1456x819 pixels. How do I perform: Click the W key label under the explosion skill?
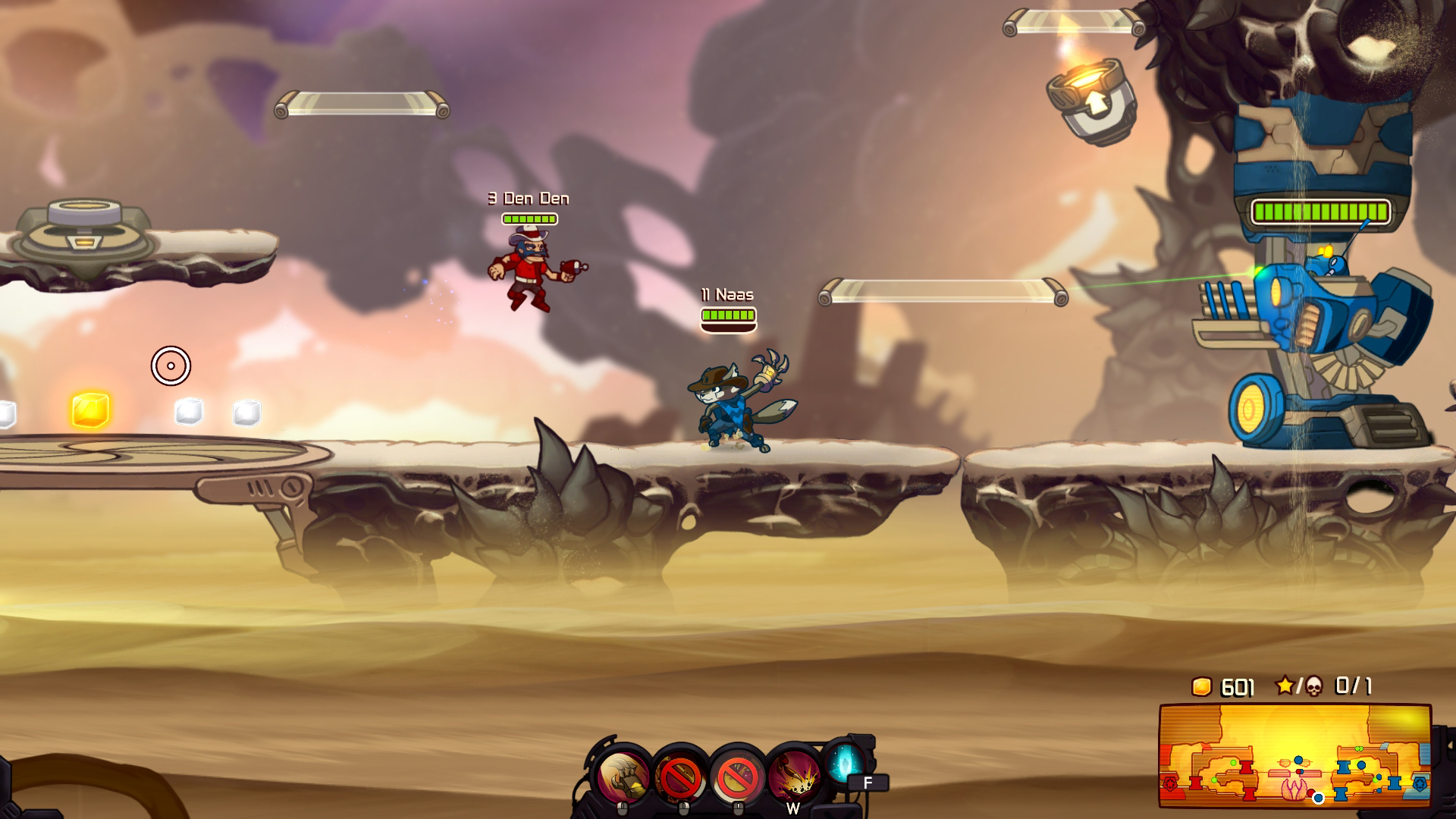pos(793,808)
